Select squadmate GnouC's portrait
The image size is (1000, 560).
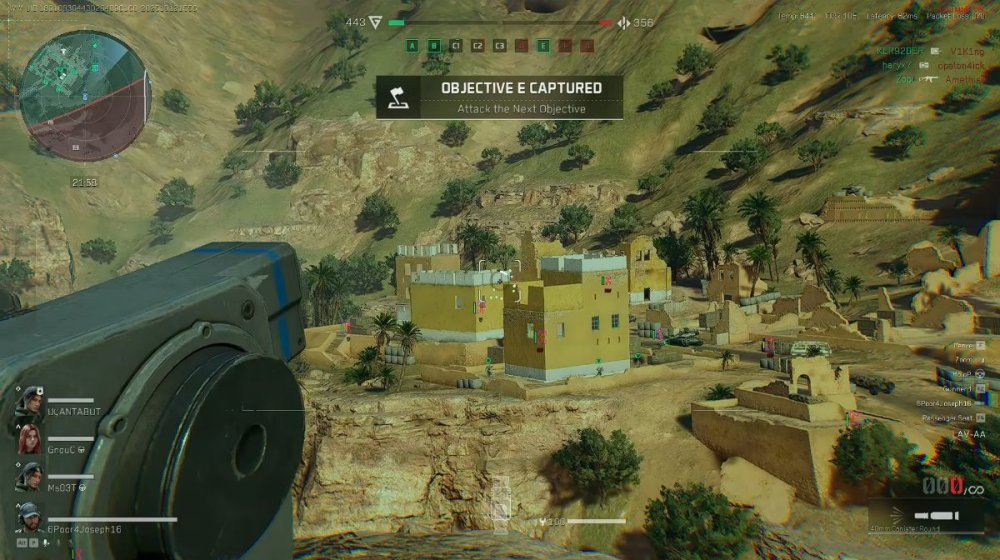(28, 438)
